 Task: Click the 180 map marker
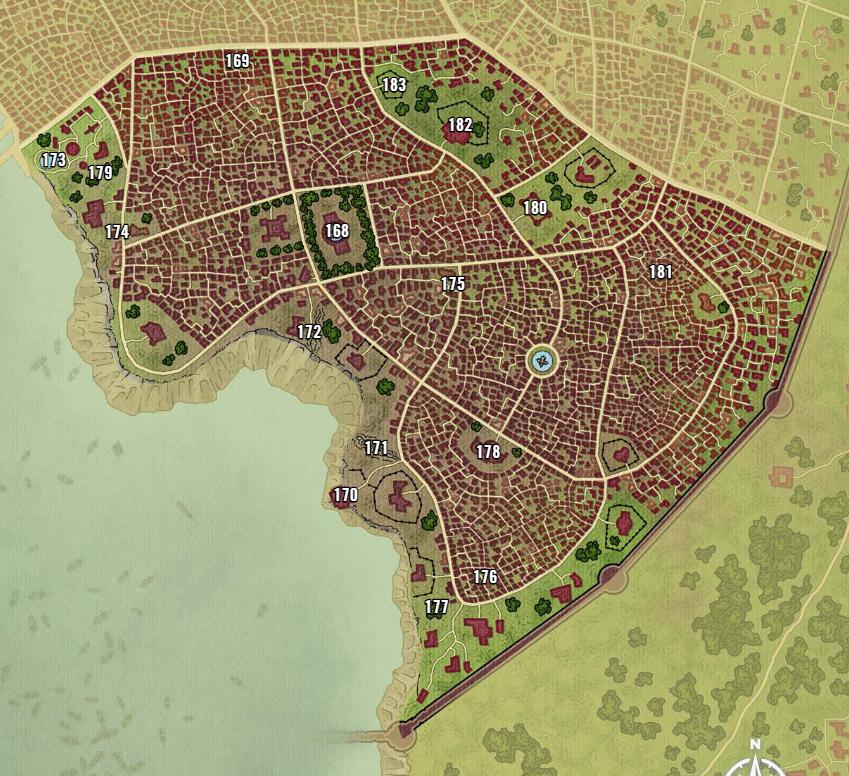click(x=535, y=208)
